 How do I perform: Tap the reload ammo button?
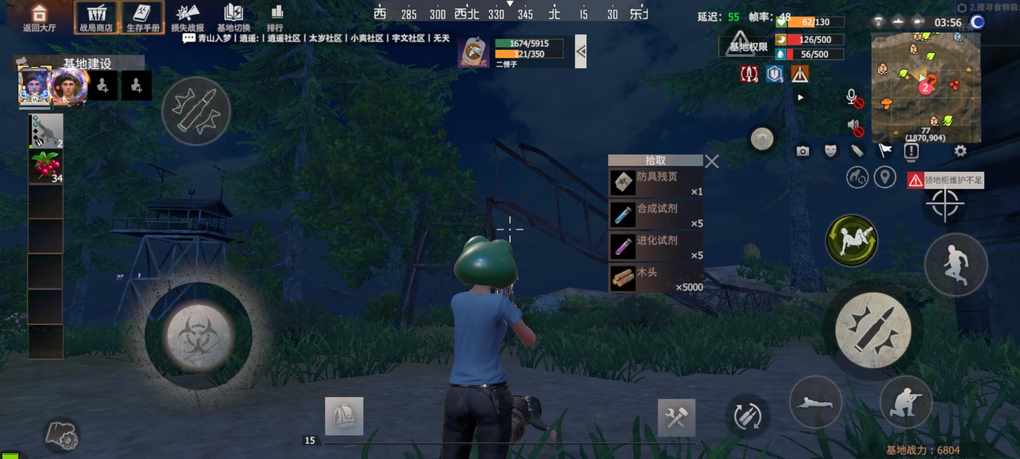(746, 415)
